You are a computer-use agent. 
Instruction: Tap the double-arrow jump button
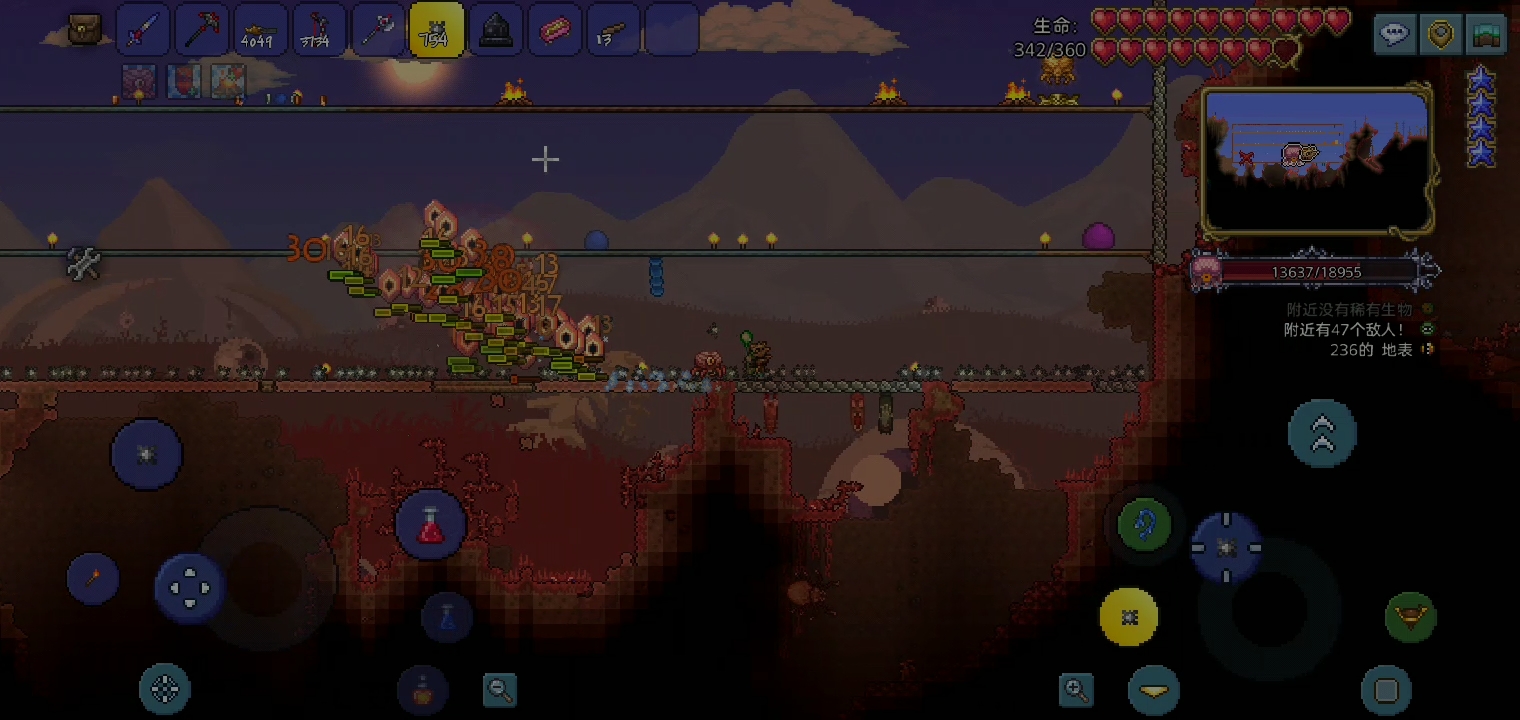(1322, 432)
